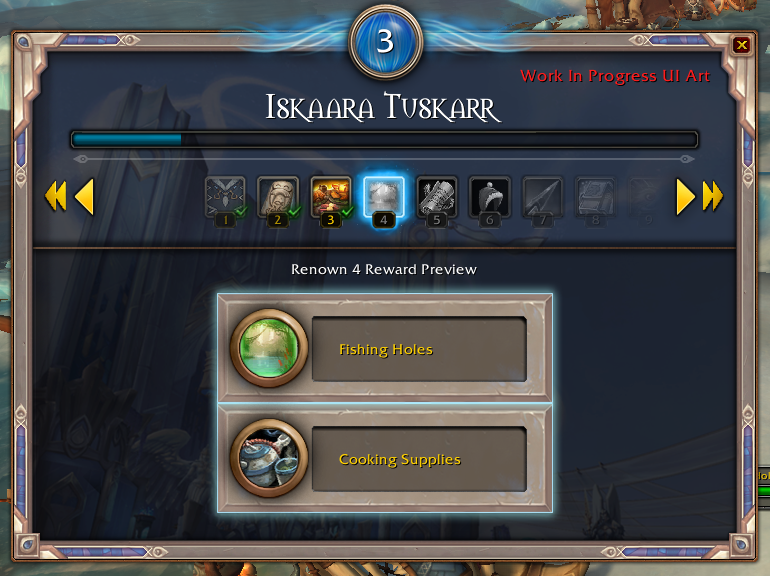Jump to the first renown level
Screen dimensions: 770x576
pos(55,197)
